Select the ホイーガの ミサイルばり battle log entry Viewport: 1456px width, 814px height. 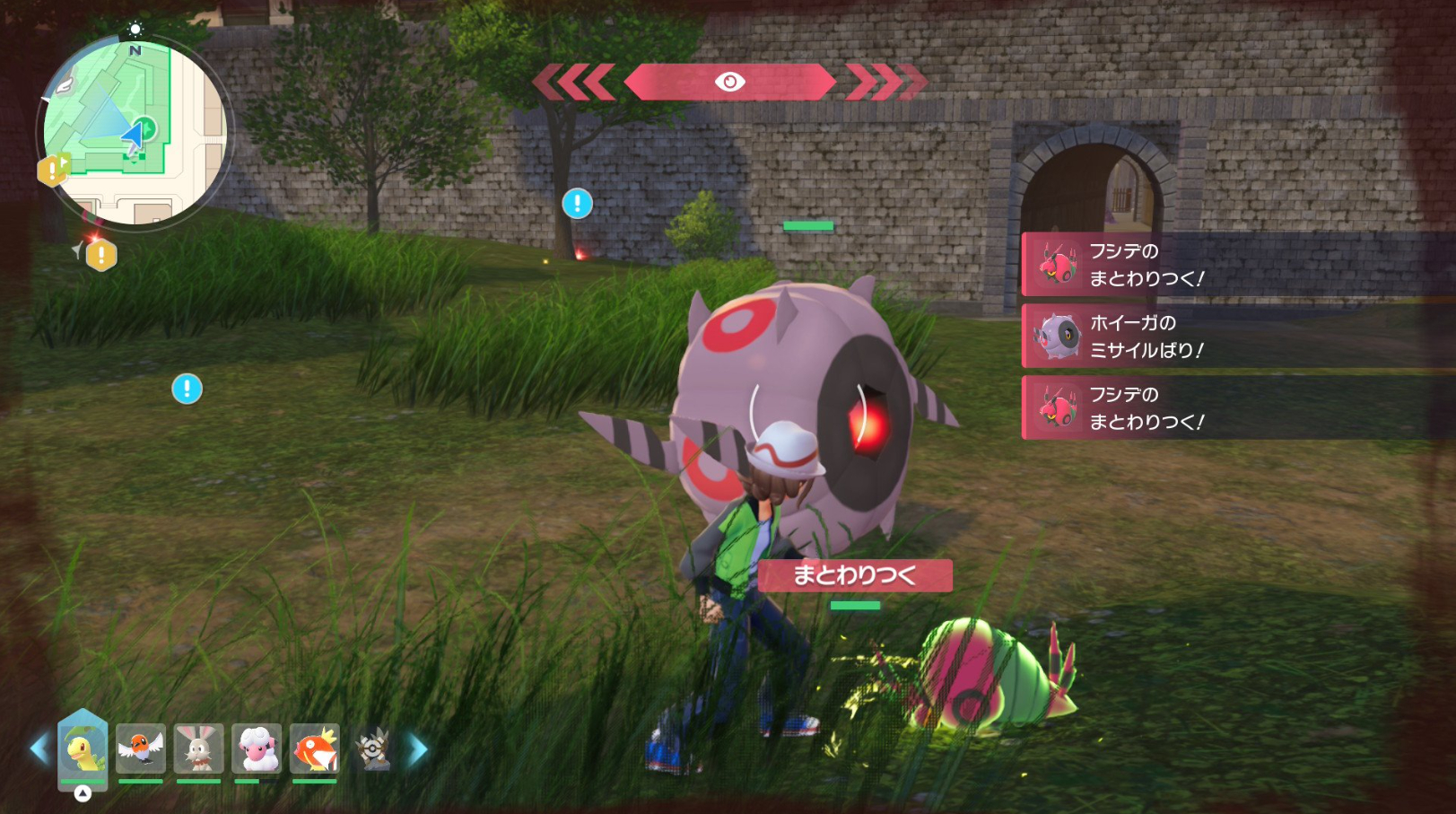coord(1238,337)
